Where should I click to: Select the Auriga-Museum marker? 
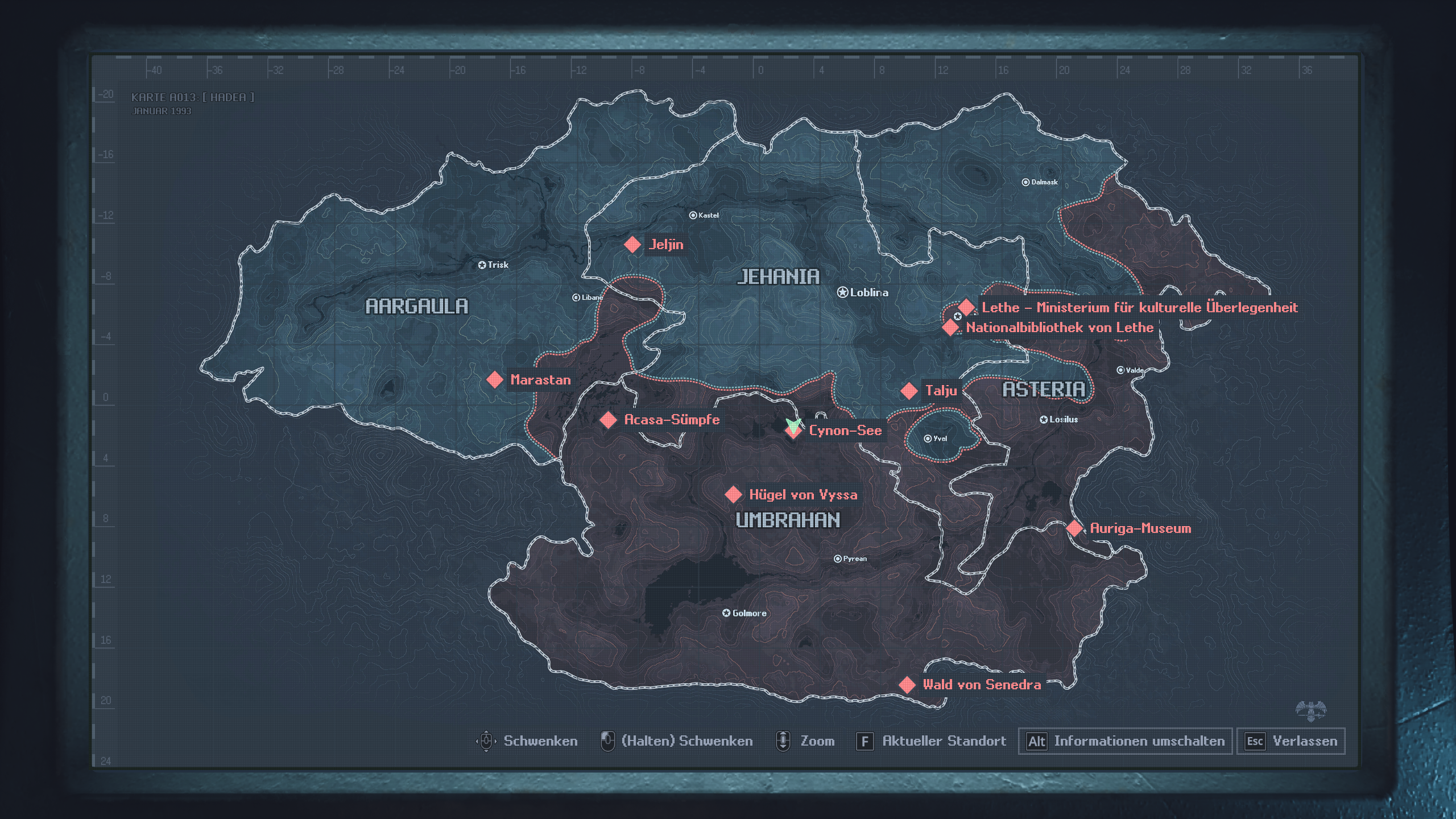tap(1073, 528)
